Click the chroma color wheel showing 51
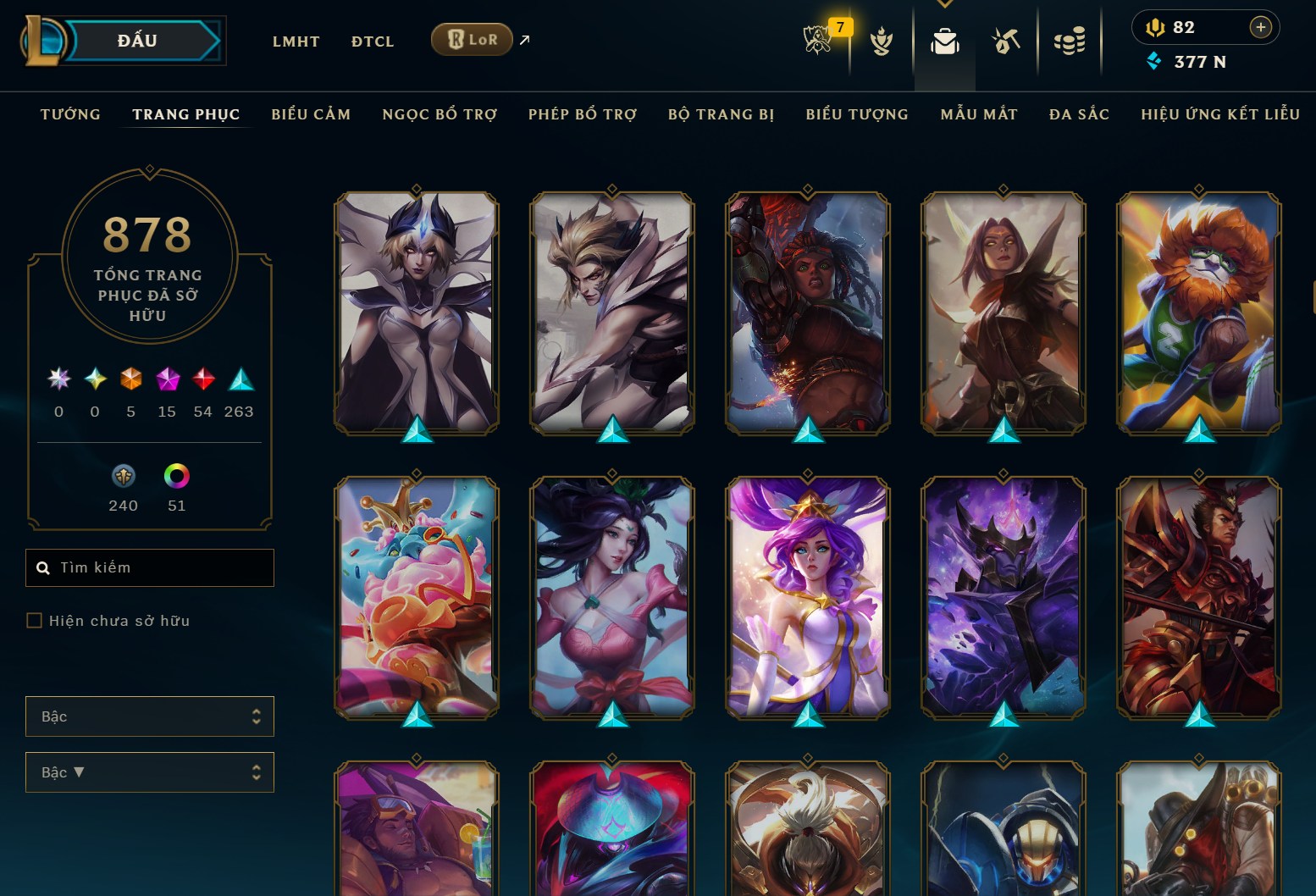 (x=177, y=477)
